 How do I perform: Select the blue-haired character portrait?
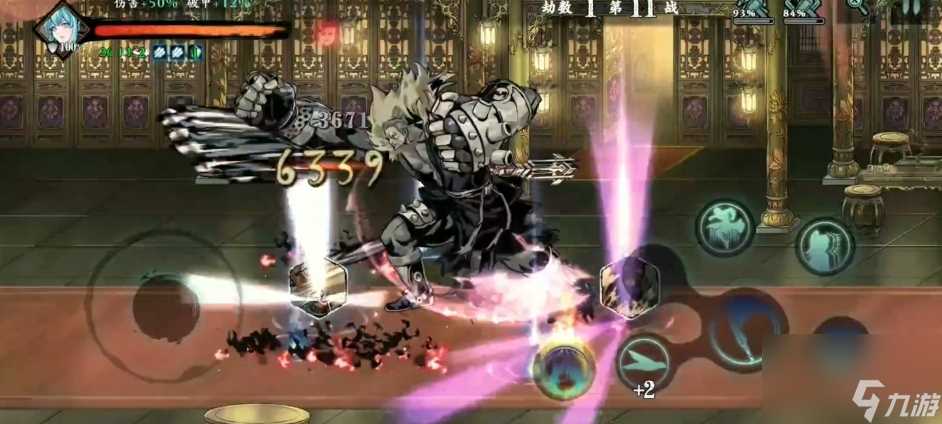tap(59, 29)
